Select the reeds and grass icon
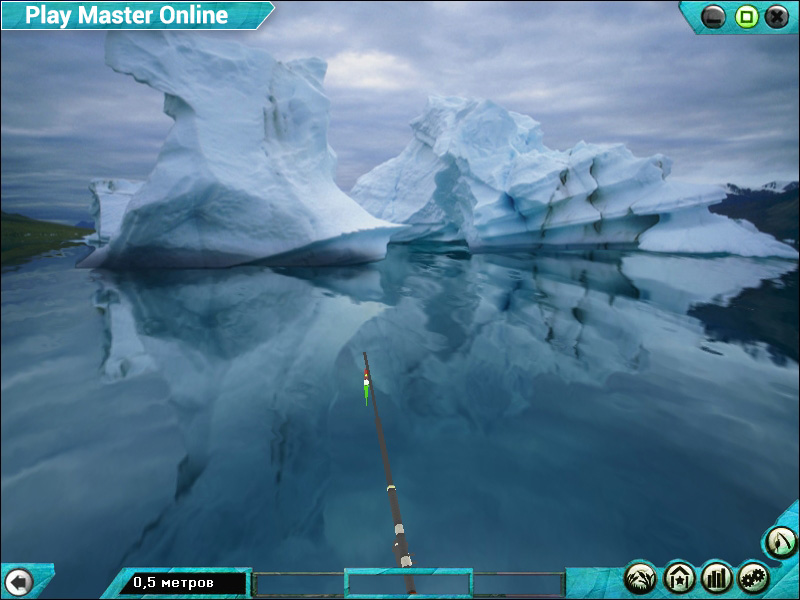Viewport: 800px width, 600px height. [641, 577]
